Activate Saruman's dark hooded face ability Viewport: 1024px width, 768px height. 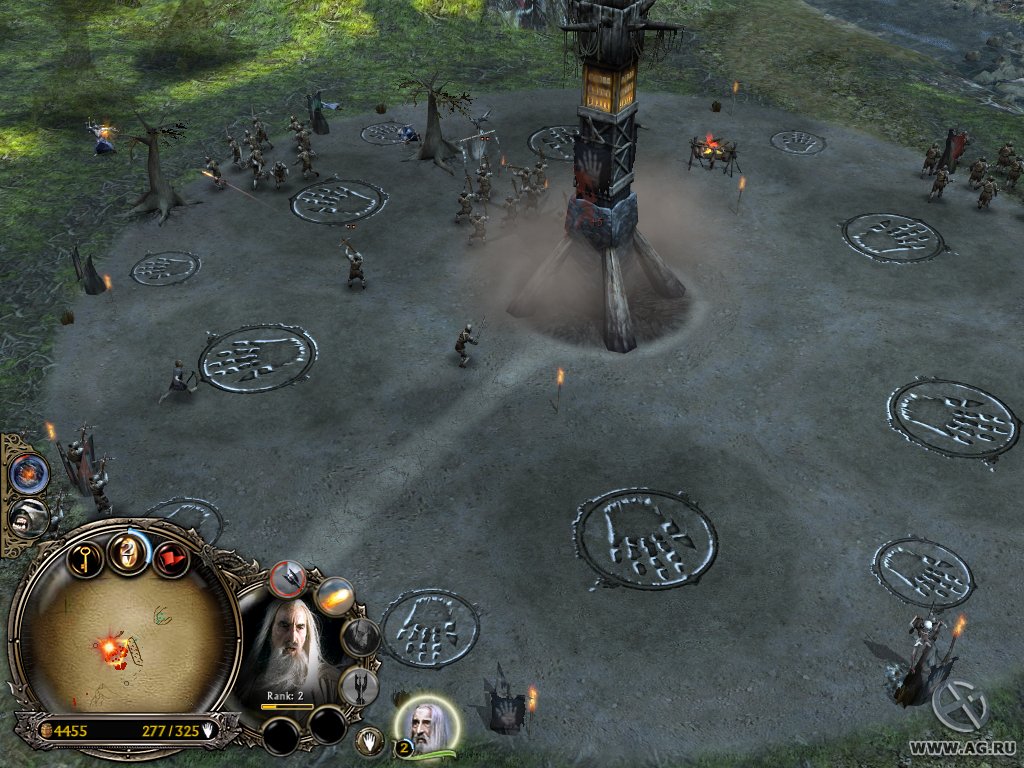(360, 637)
